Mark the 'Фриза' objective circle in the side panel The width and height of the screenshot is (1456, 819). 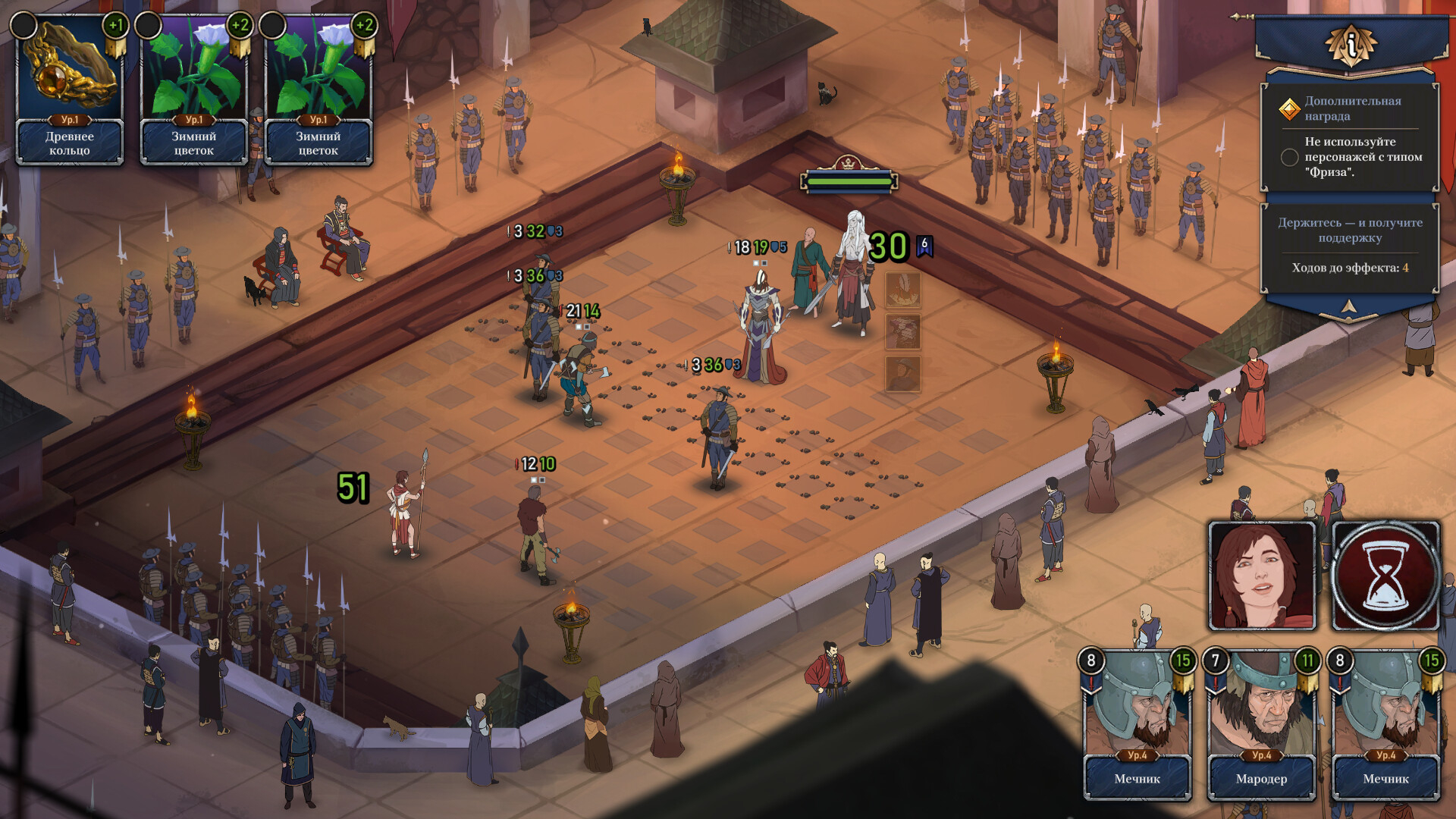[1289, 158]
